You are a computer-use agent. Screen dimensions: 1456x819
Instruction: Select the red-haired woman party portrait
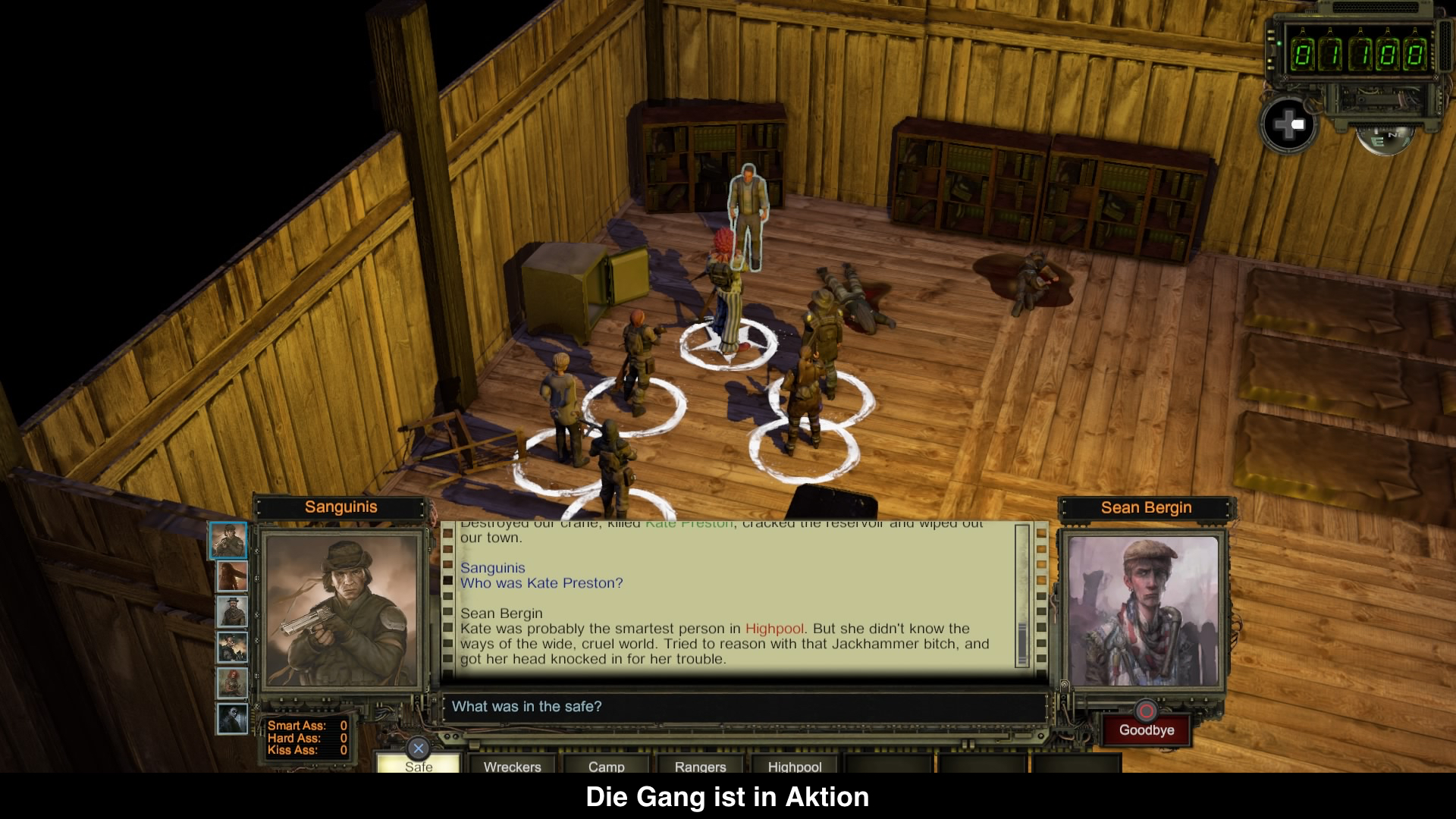(232, 683)
